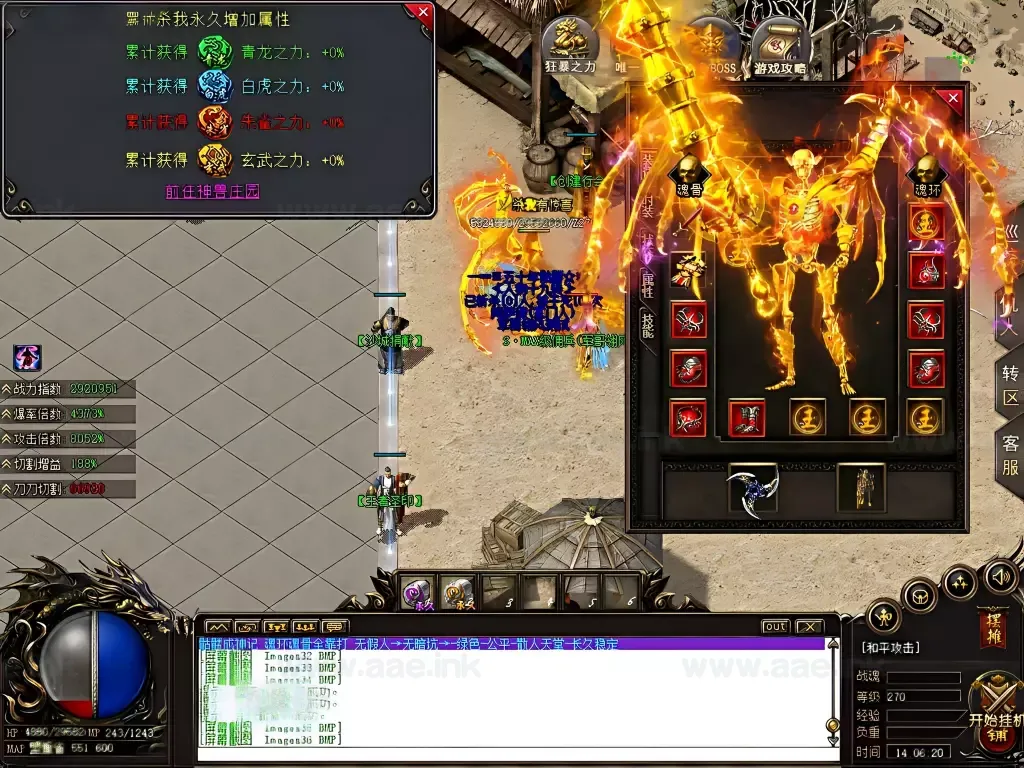Close the four-beast attribute panel
The height and width of the screenshot is (768, 1024).
click(423, 13)
